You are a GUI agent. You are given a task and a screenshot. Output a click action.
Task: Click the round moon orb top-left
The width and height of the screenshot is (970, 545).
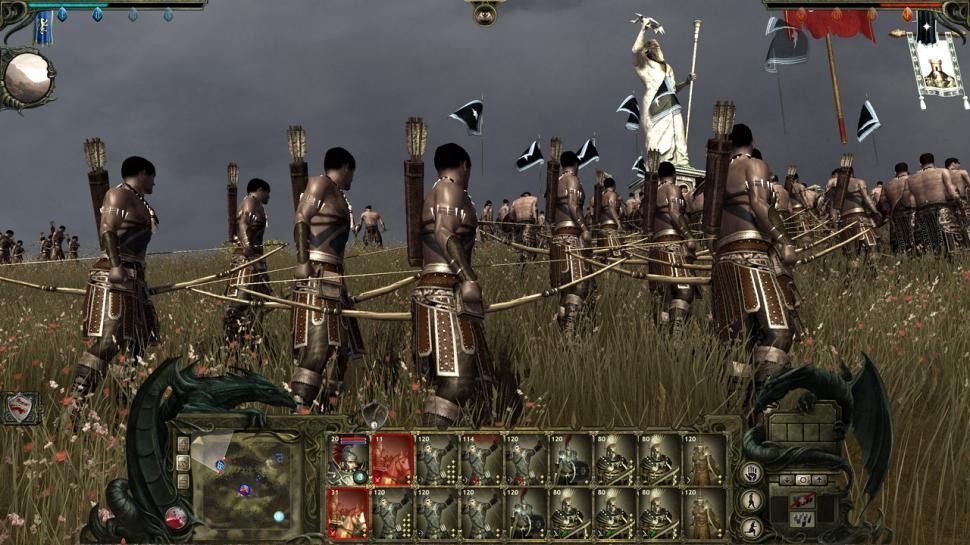click(x=27, y=76)
